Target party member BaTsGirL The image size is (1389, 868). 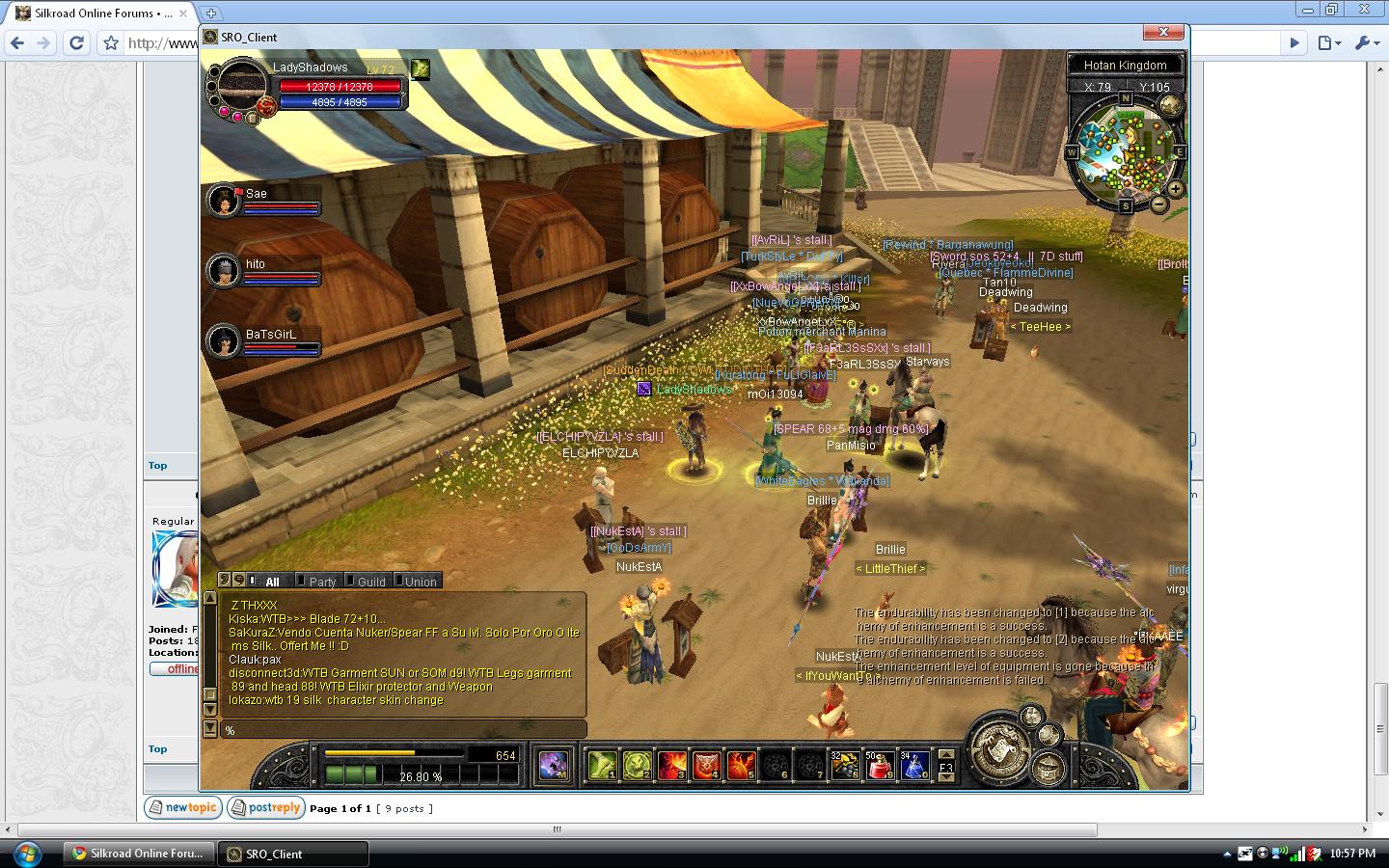(224, 340)
